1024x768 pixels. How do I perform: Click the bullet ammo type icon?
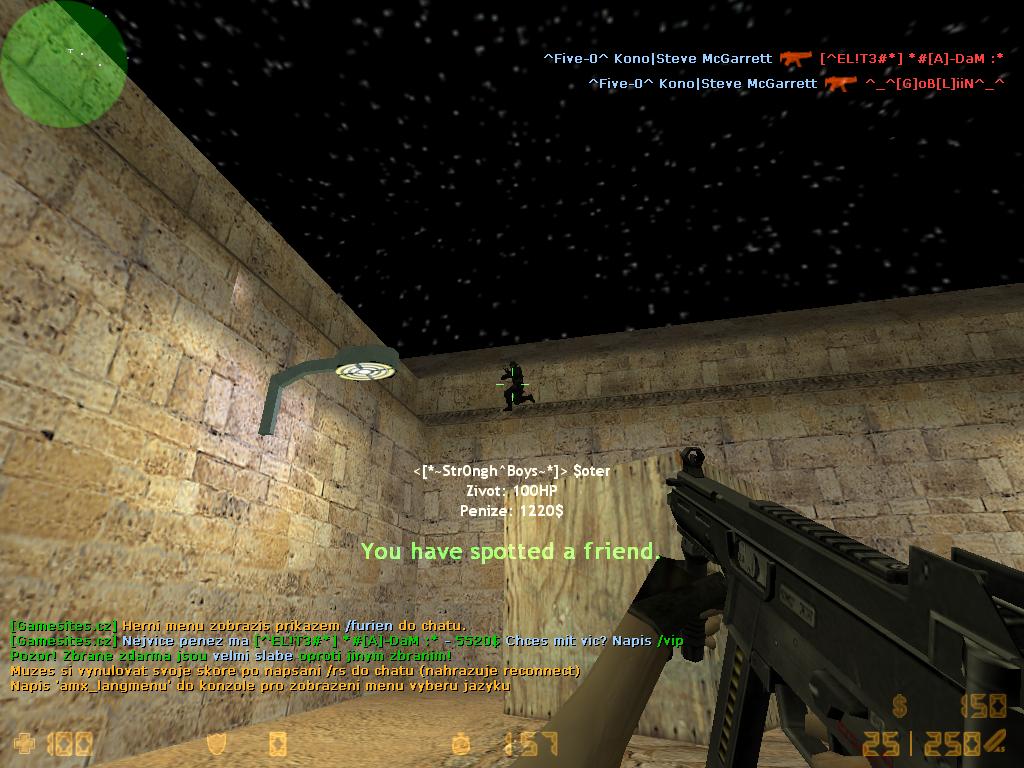tap(994, 741)
